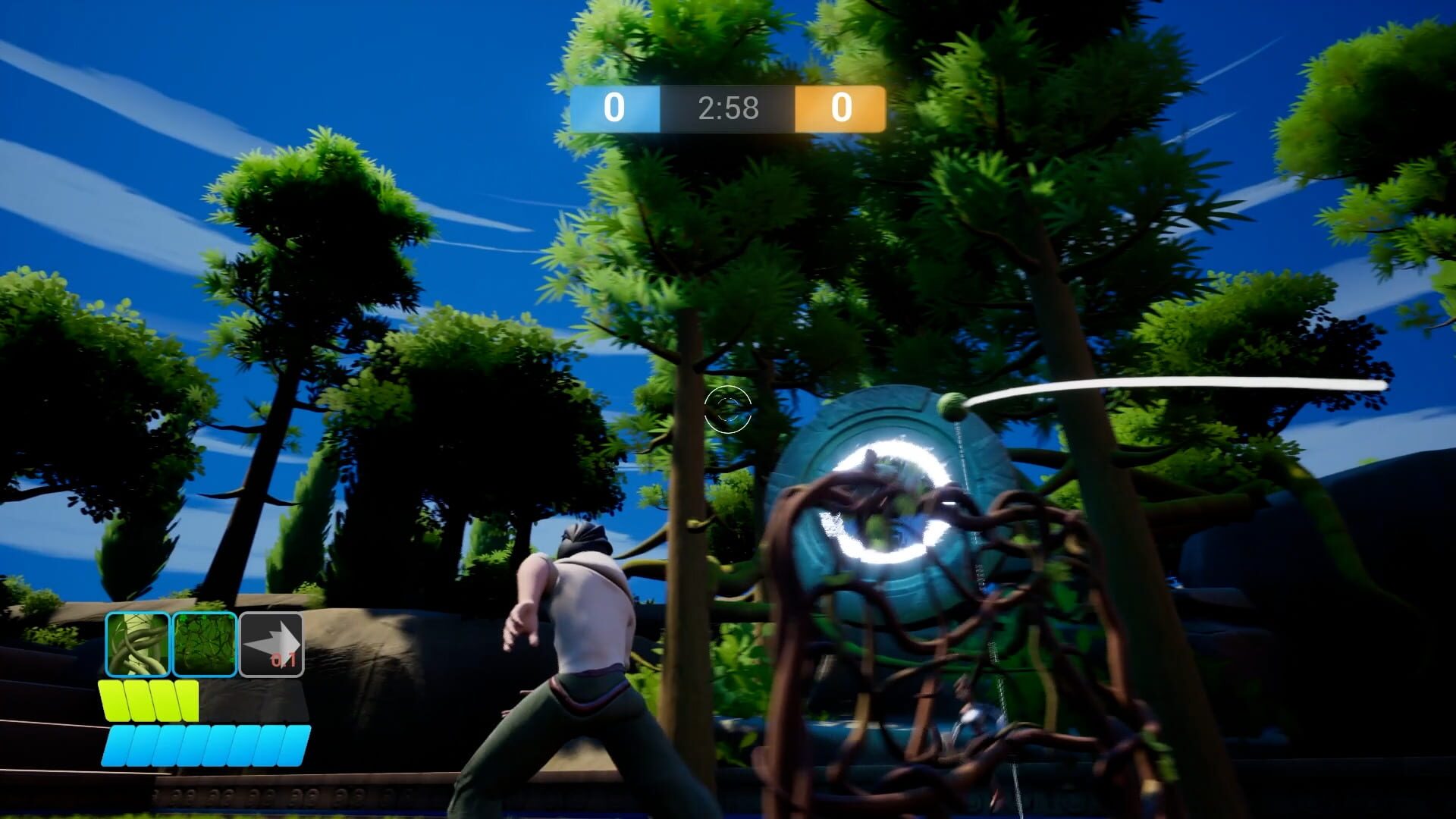
Task: Select the leaf shield ability icon
Action: [x=205, y=645]
